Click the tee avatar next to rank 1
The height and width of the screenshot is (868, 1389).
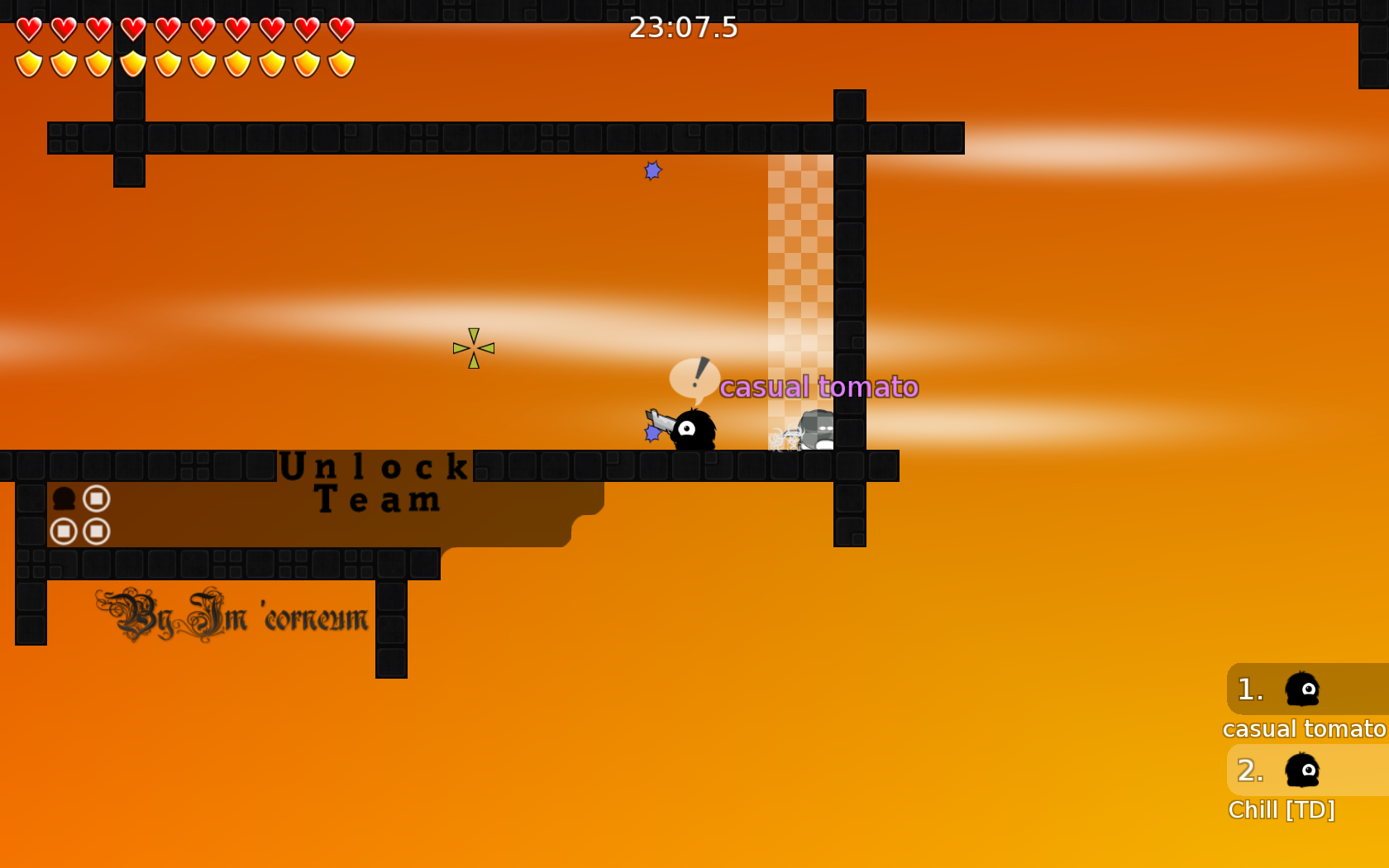click(1303, 689)
